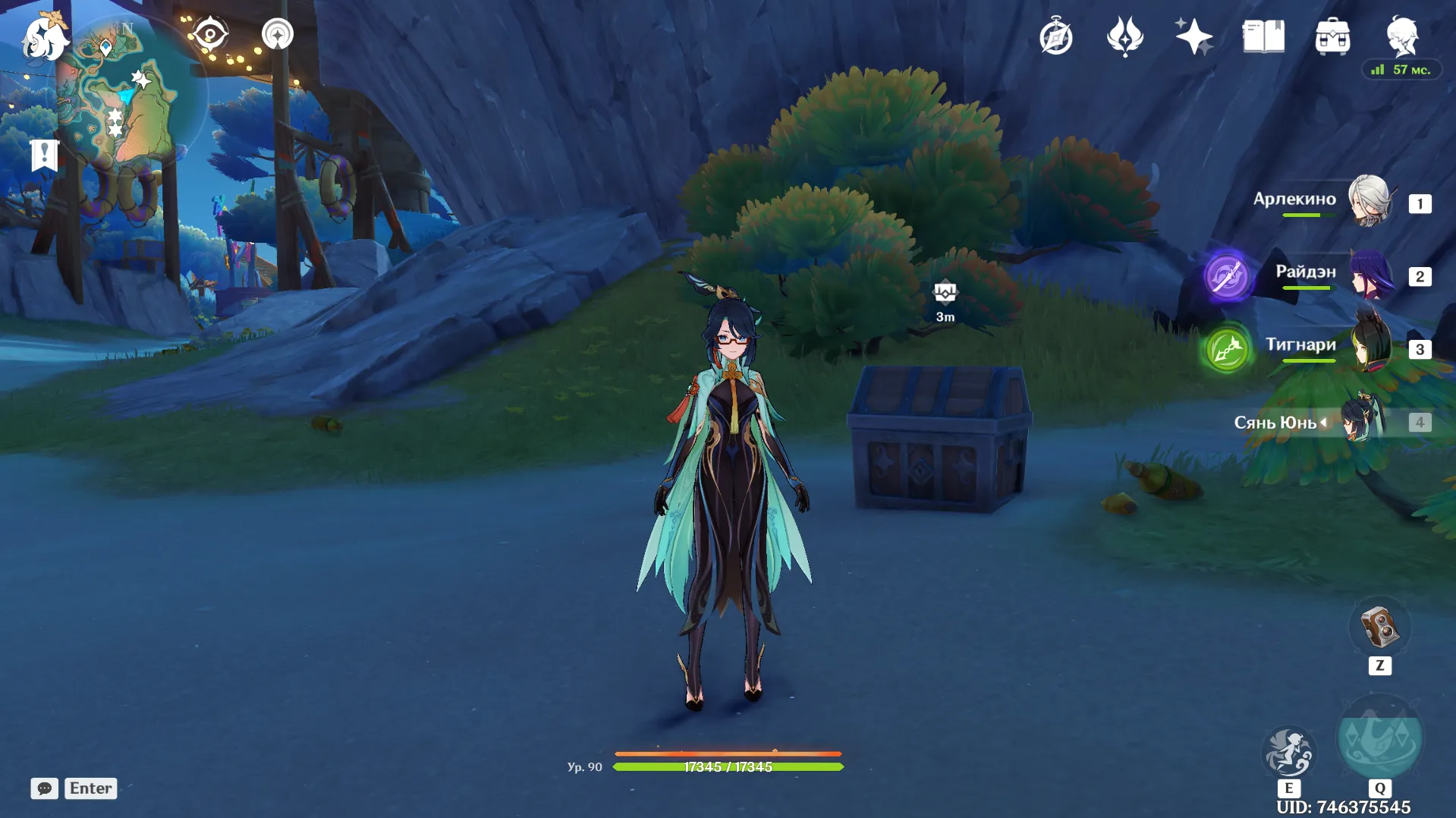Open the quest log exclamation banner
The width and height of the screenshot is (1456, 818).
44,155
